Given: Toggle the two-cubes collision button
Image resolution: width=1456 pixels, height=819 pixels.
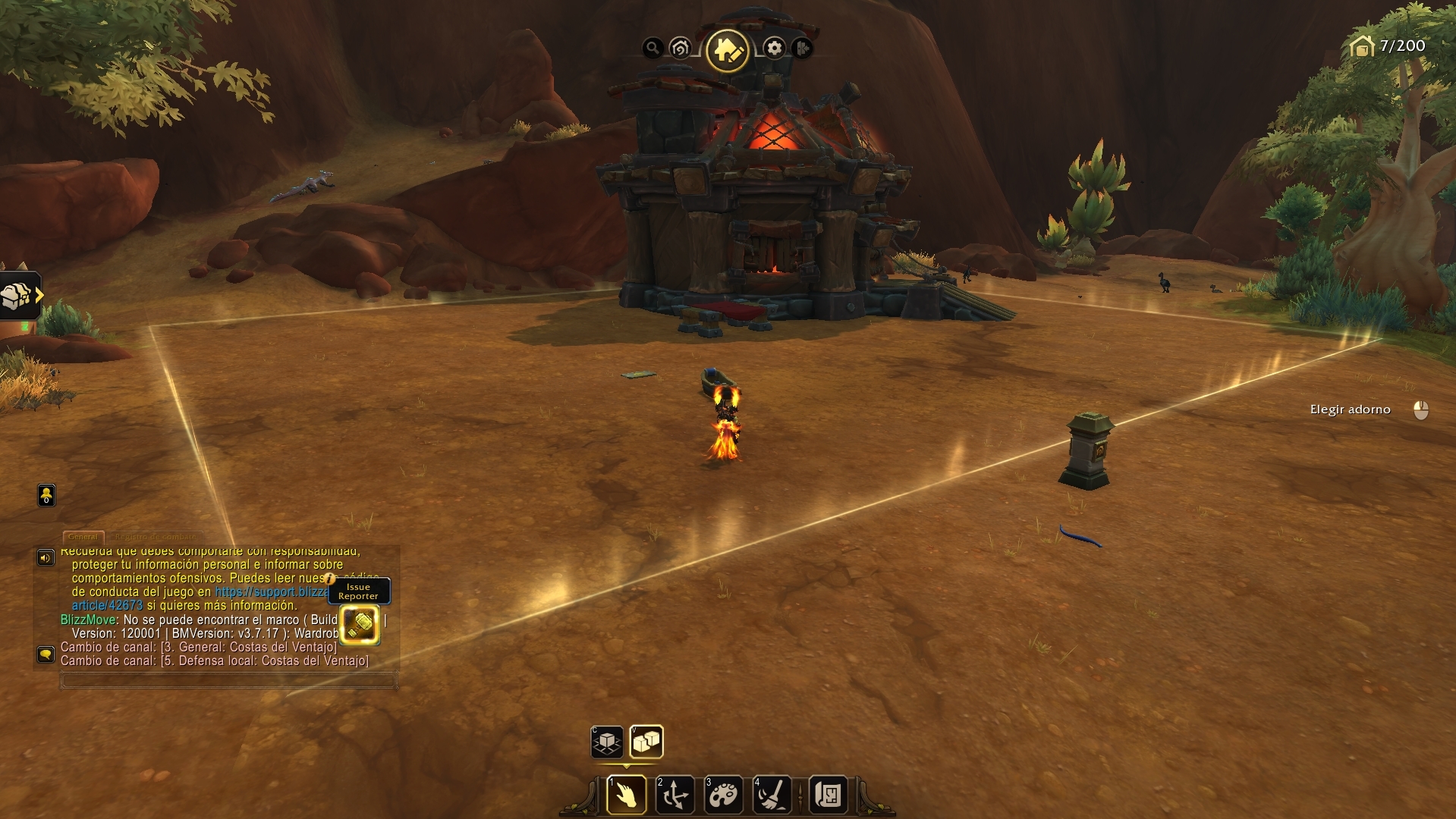Looking at the screenshot, I should coord(646,742).
